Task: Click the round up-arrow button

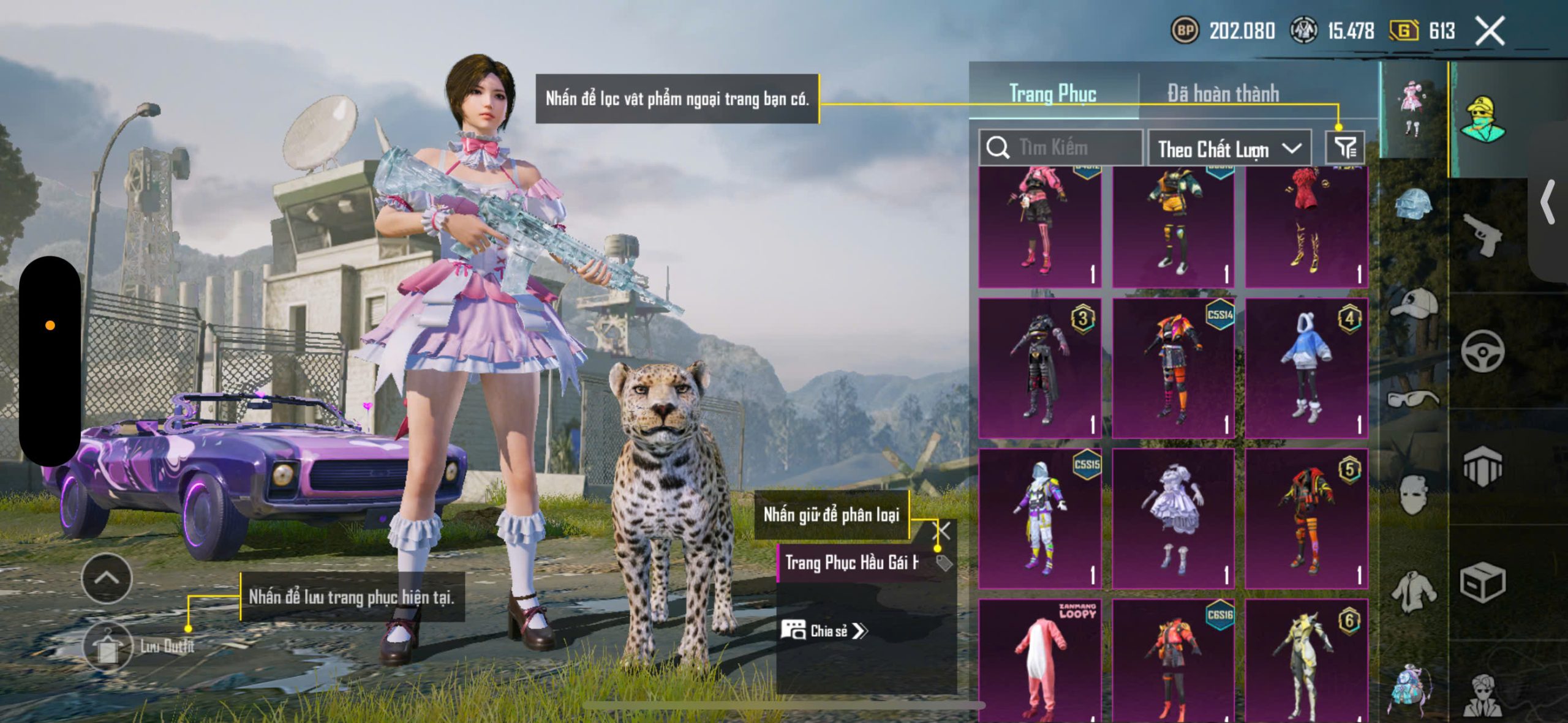Action: coord(107,579)
